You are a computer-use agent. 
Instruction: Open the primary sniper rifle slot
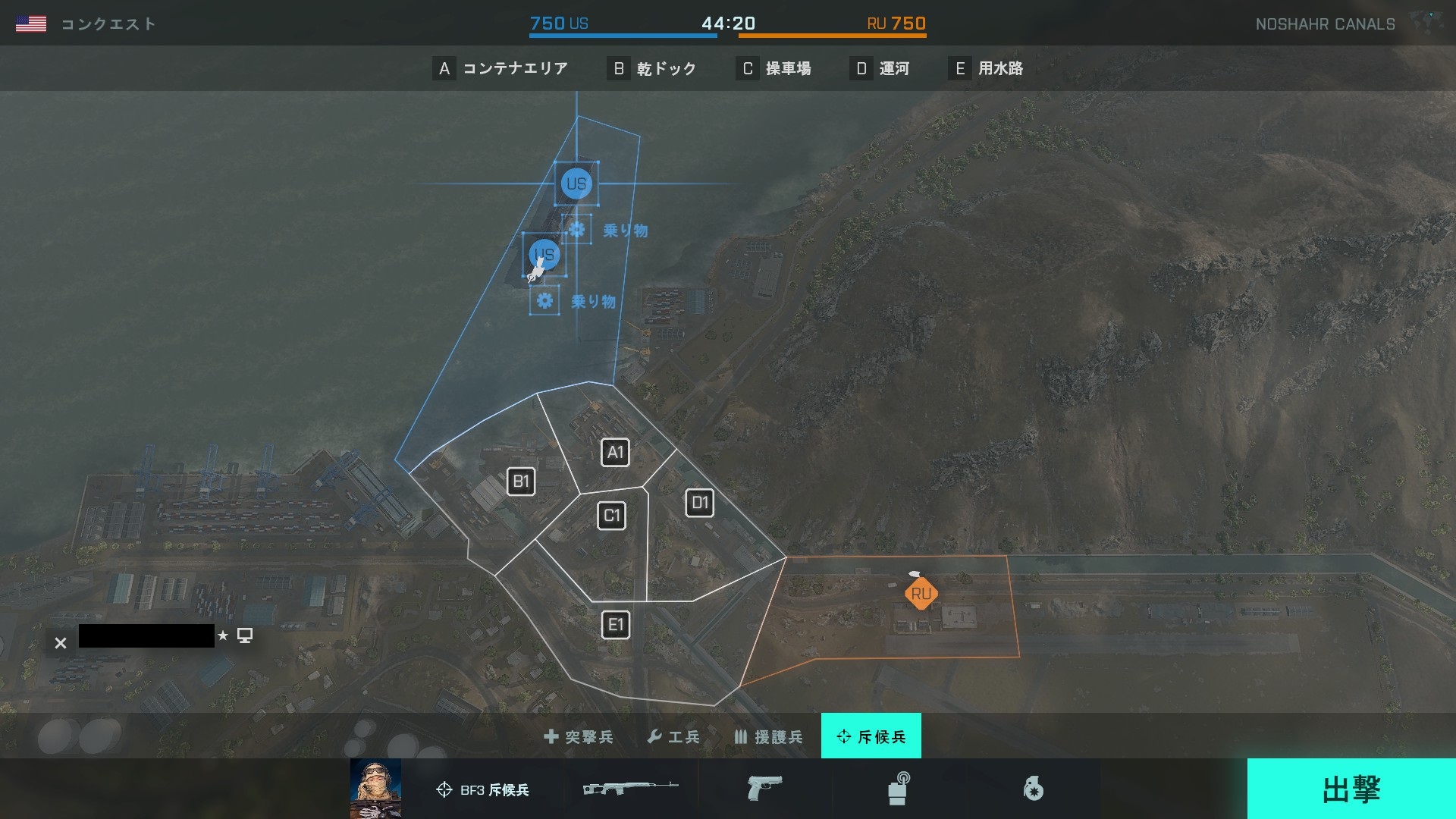click(x=630, y=789)
